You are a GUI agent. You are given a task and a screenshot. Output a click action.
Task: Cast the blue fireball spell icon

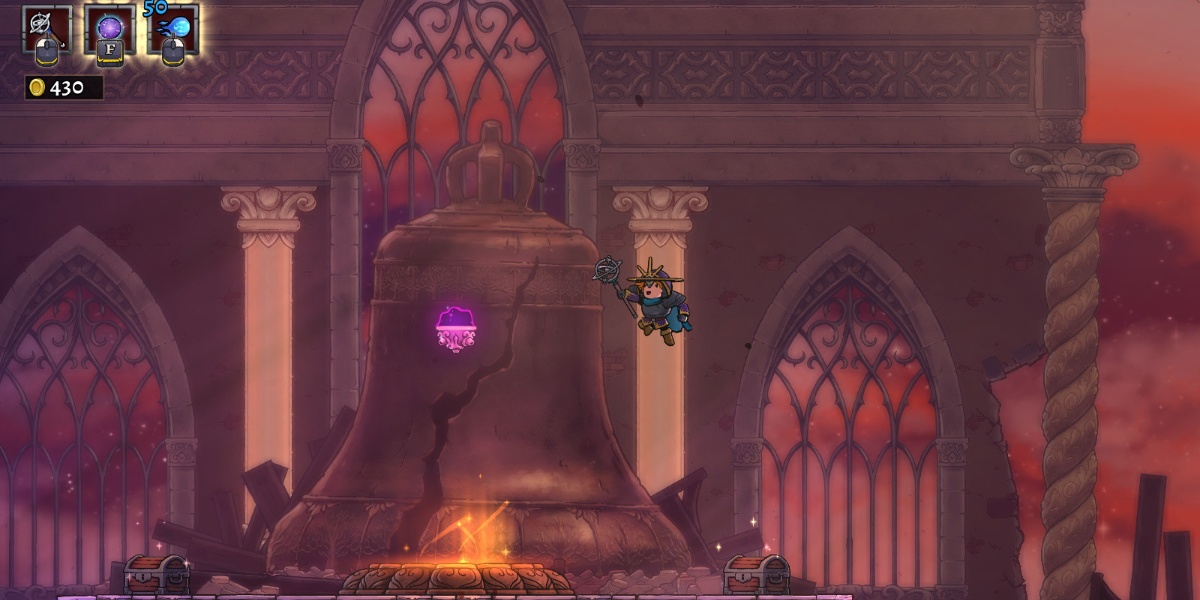coord(174,26)
